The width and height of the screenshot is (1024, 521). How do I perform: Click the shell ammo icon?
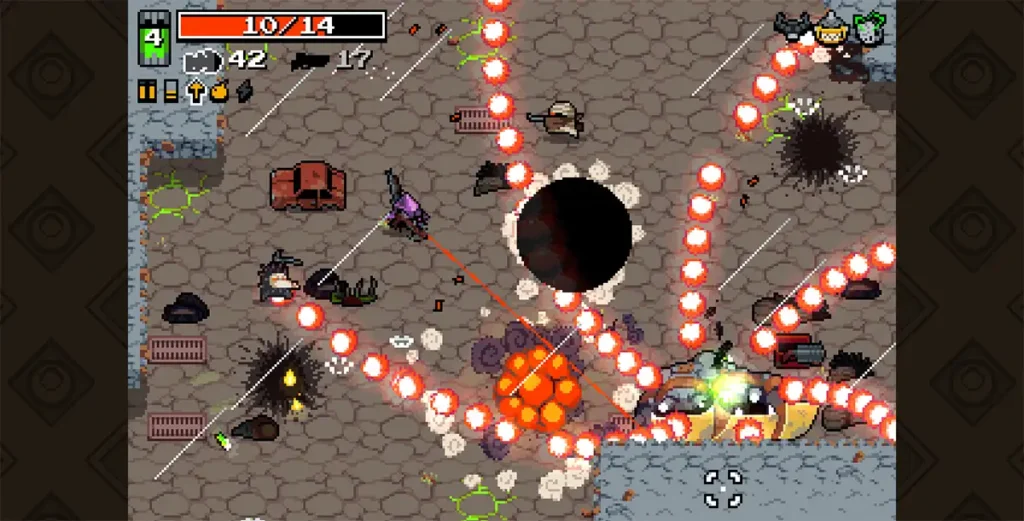click(171, 92)
